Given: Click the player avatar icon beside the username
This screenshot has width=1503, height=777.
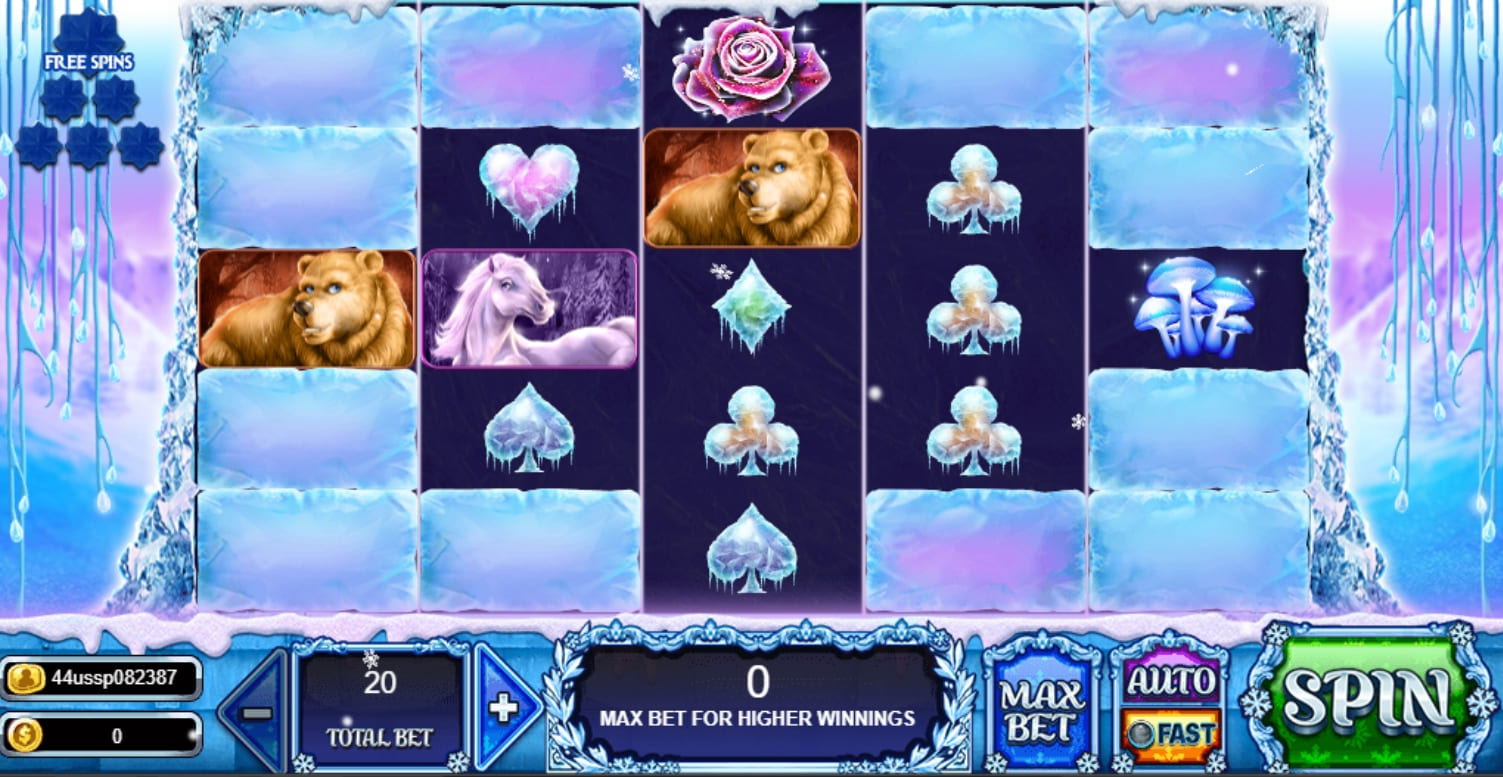Looking at the screenshot, I should (x=25, y=678).
